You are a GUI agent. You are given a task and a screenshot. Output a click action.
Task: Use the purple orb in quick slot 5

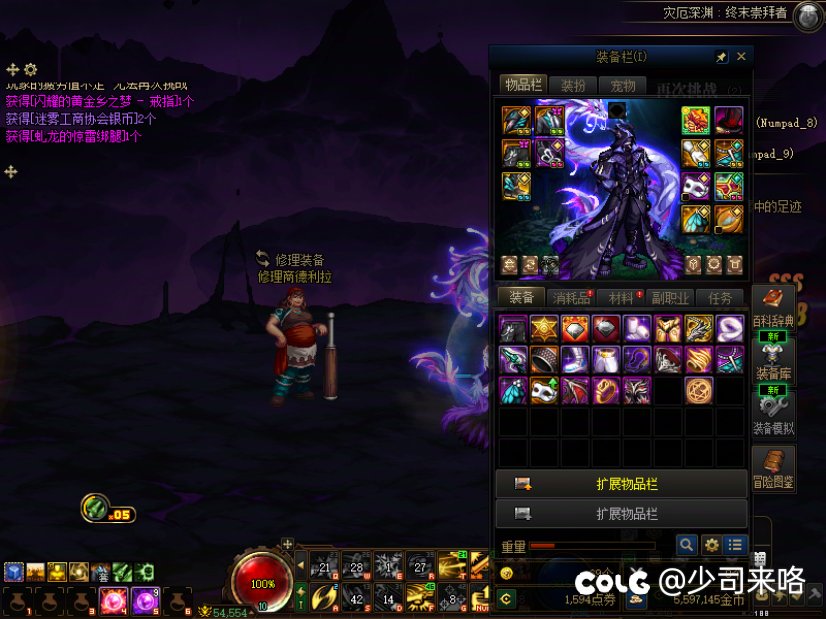pos(145,602)
